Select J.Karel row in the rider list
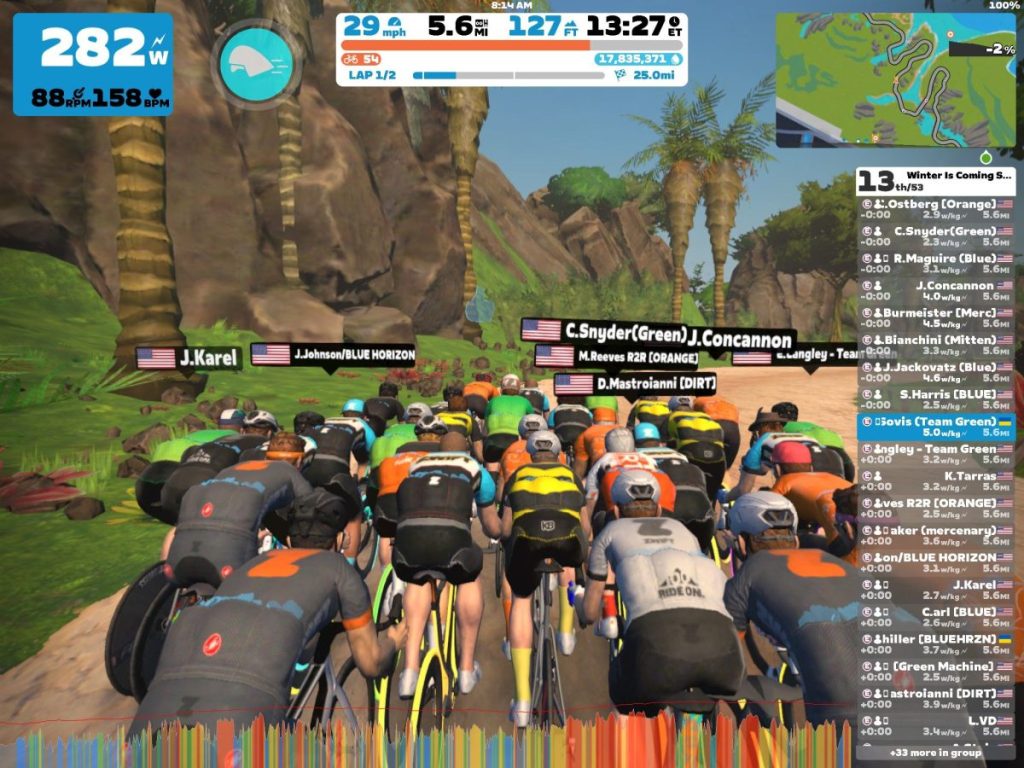 (936, 589)
